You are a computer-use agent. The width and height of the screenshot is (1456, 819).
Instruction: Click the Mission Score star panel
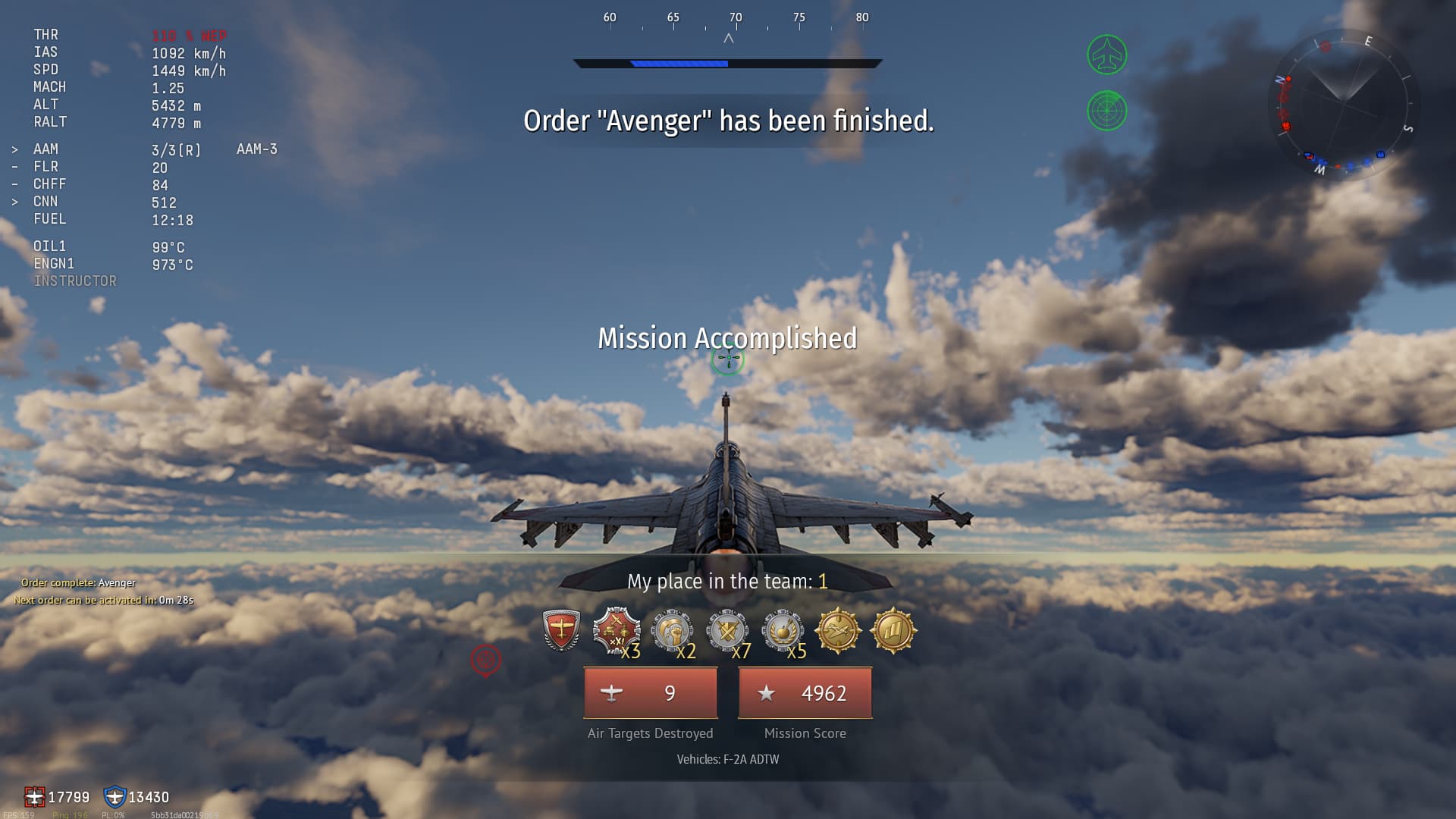(x=805, y=693)
